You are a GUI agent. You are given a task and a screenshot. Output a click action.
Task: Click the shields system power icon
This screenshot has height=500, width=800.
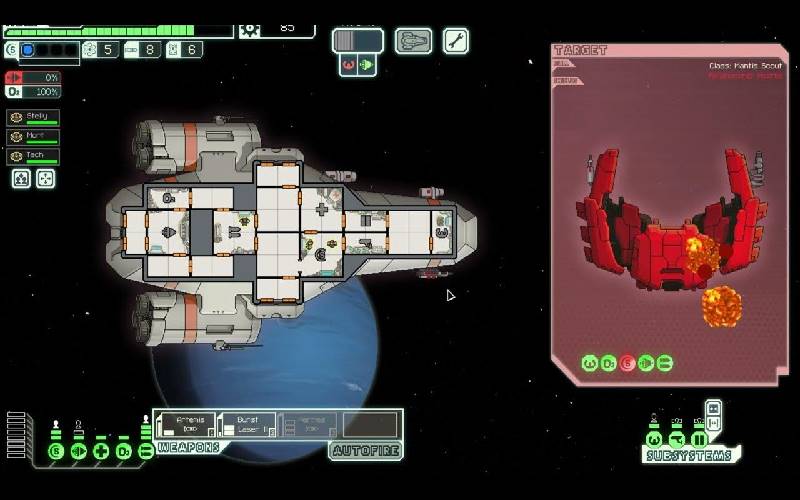[x=56, y=451]
